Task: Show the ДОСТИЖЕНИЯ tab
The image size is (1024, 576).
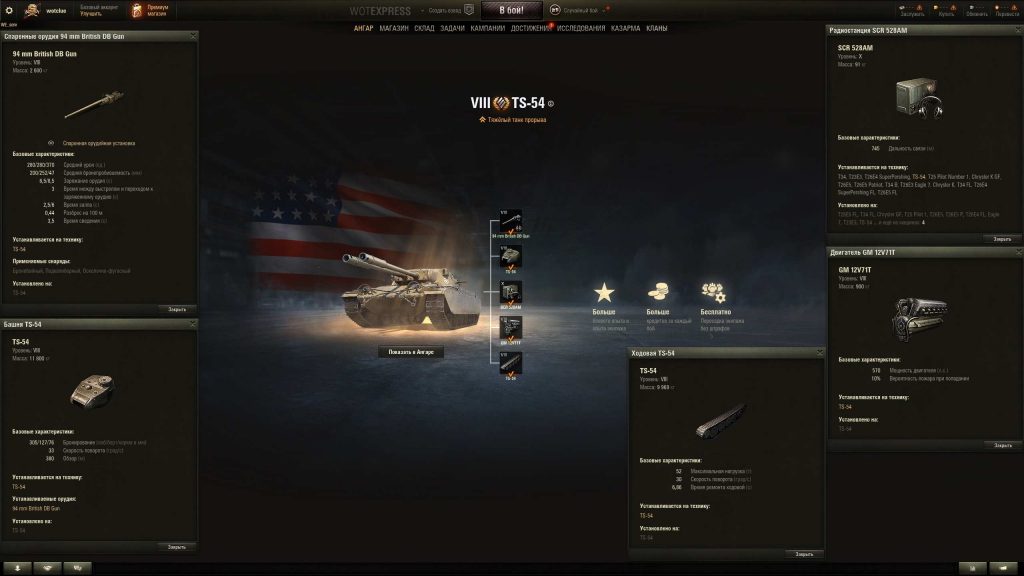Action: point(530,28)
